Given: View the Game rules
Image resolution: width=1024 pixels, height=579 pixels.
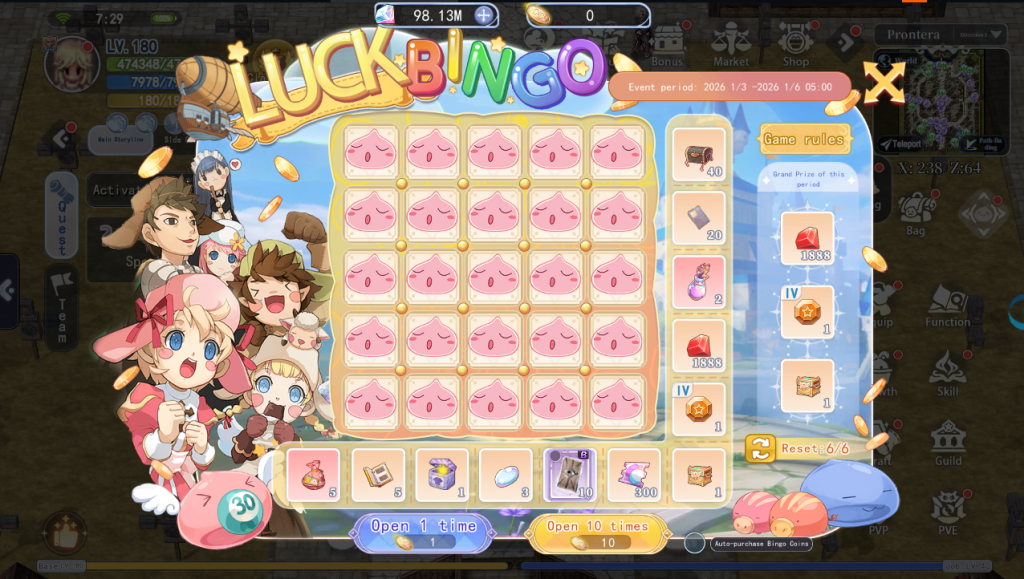Looking at the screenshot, I should 805,140.
